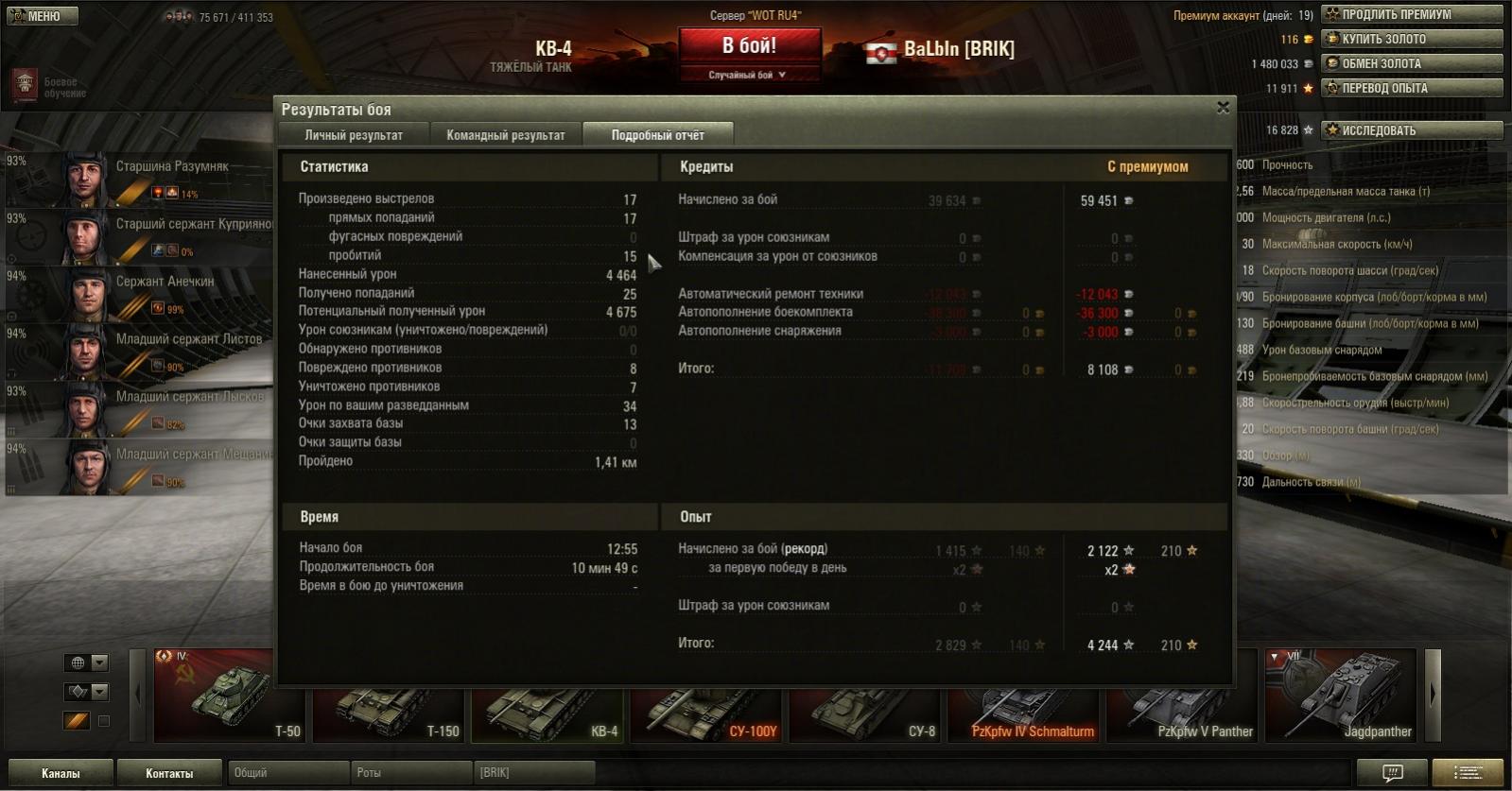Screen dimensions: 1512x791
Task: Click the Исследовать research button
Action: pyautogui.click(x=1411, y=130)
